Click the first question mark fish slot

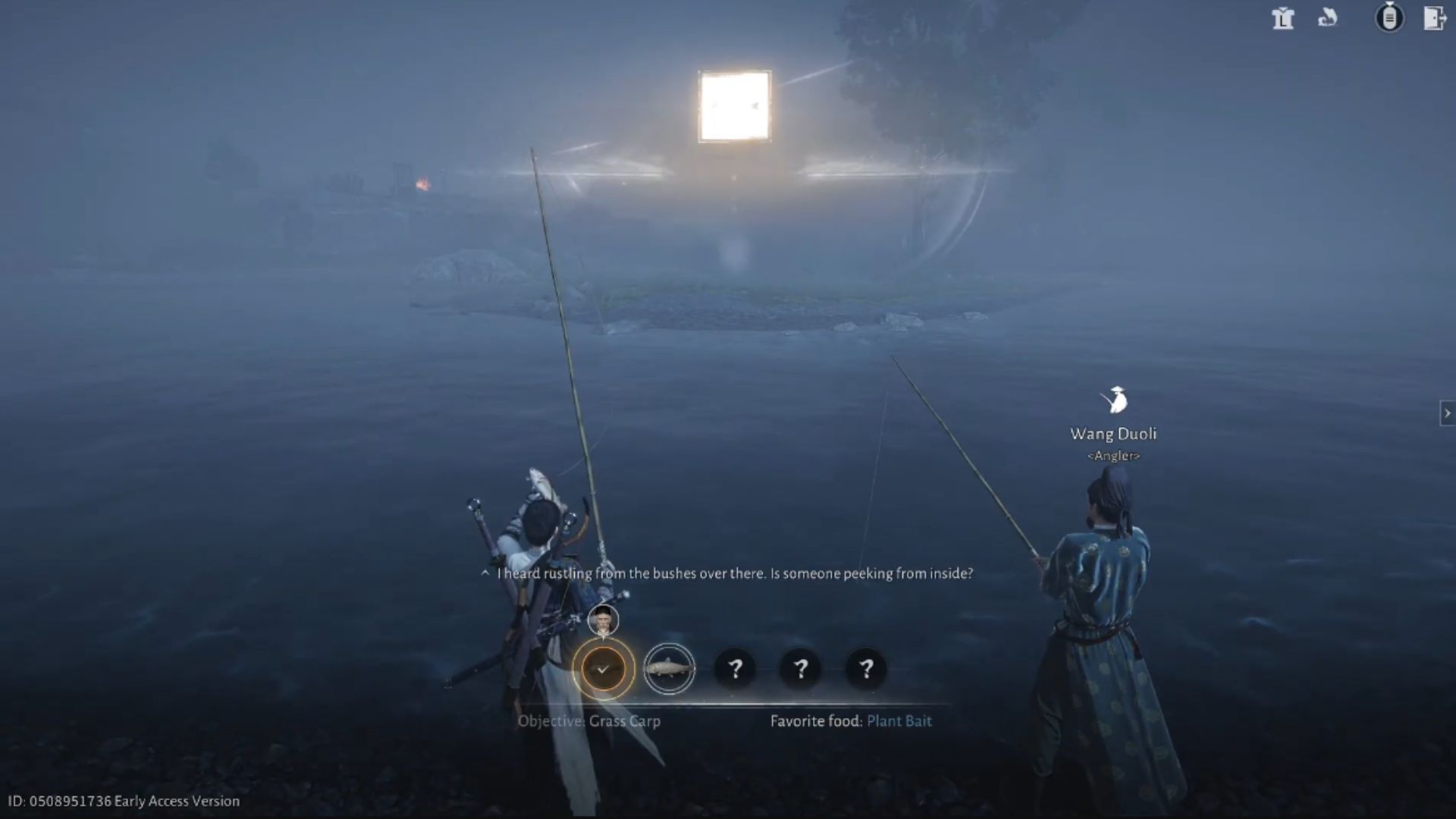coord(735,669)
